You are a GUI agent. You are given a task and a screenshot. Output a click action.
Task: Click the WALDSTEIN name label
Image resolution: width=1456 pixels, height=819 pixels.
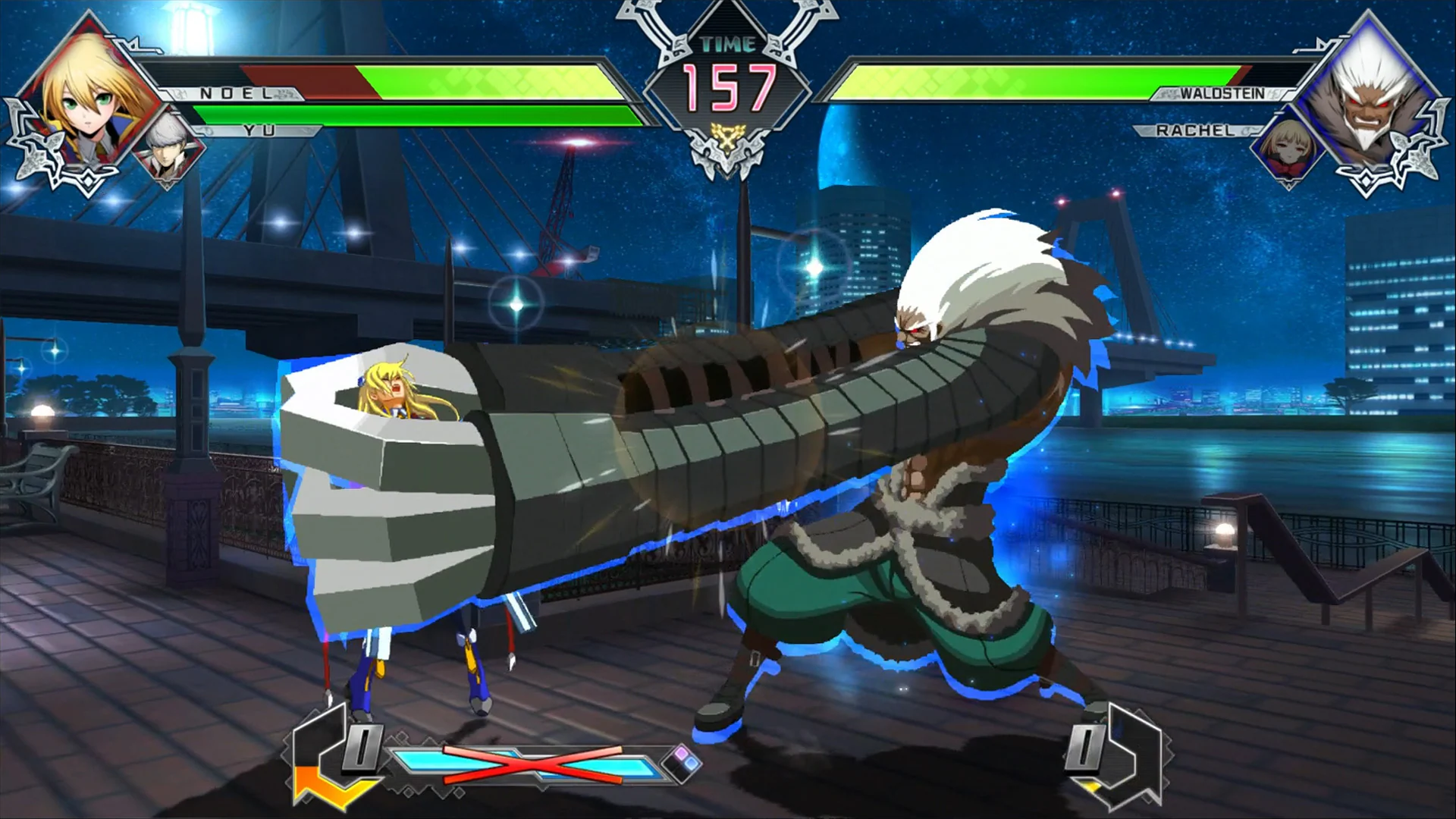point(1221,94)
